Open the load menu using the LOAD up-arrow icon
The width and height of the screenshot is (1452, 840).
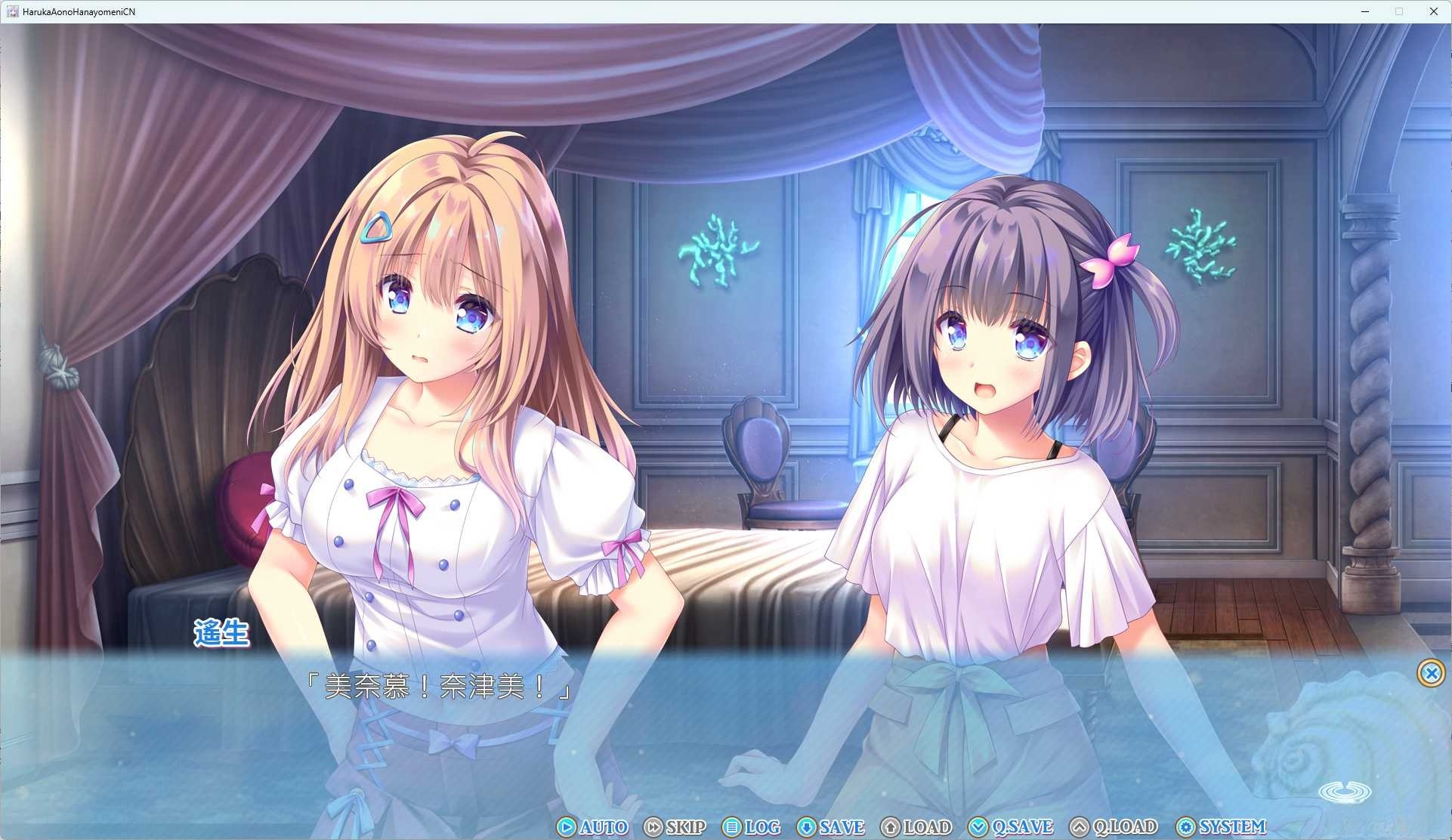click(x=890, y=827)
